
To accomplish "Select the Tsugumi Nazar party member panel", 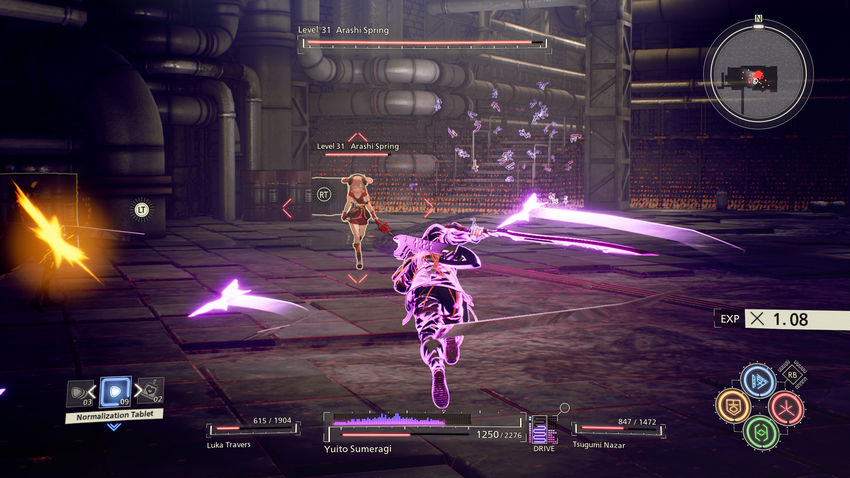I will pos(616,432).
